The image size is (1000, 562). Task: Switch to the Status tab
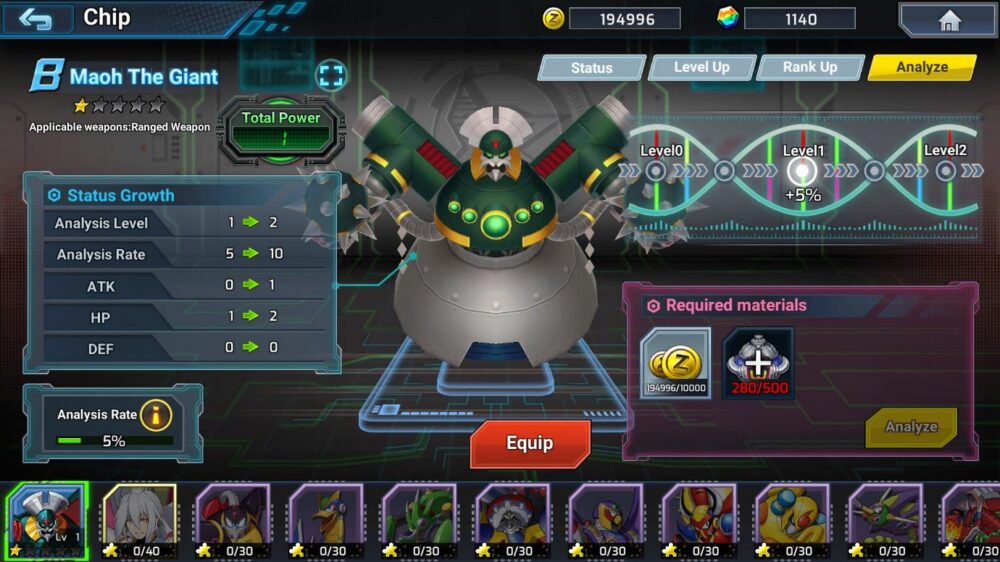[x=591, y=68]
